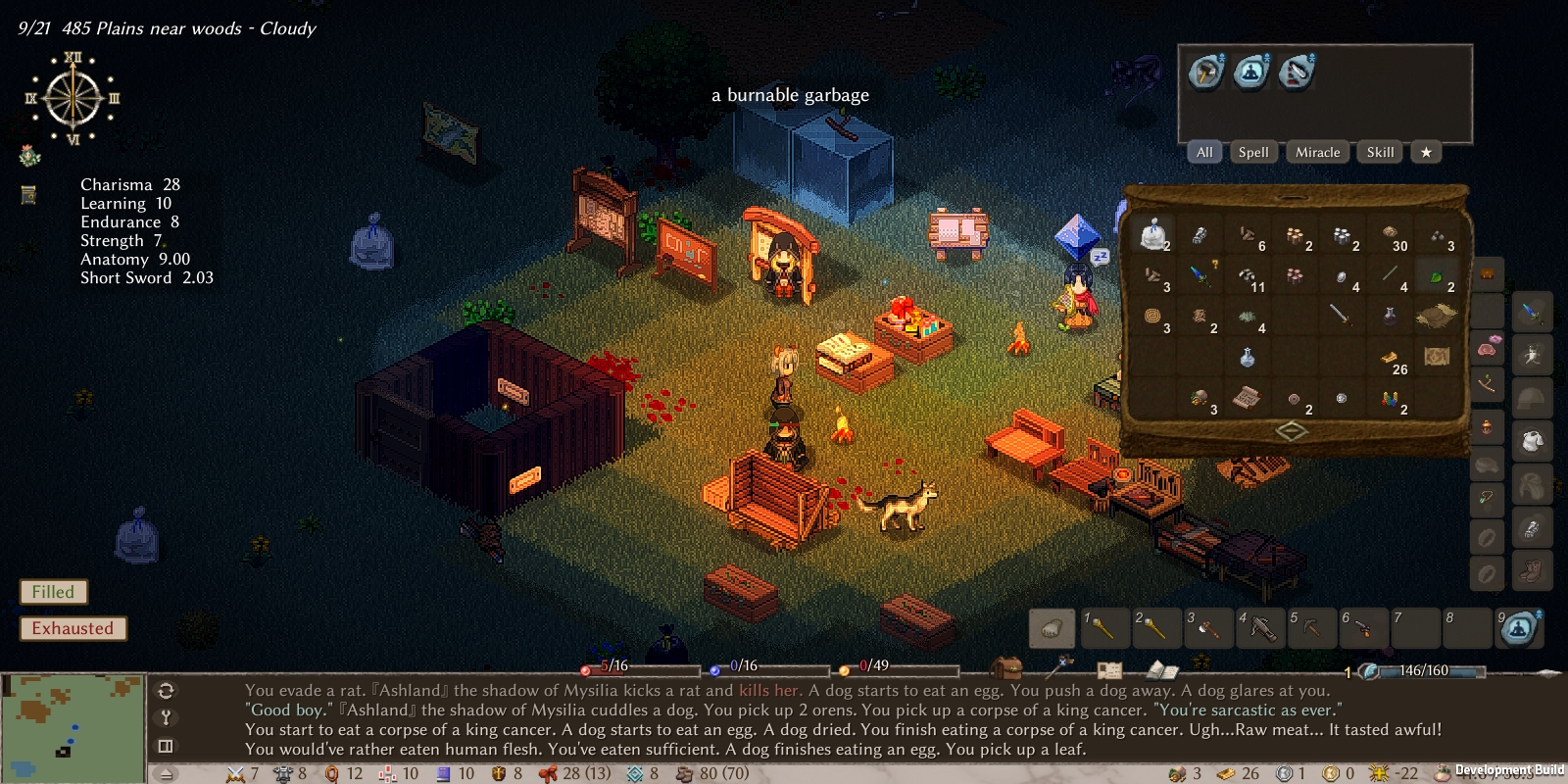Pick the steel sword in the inventory
The height and width of the screenshot is (784, 1568).
(x=1340, y=315)
